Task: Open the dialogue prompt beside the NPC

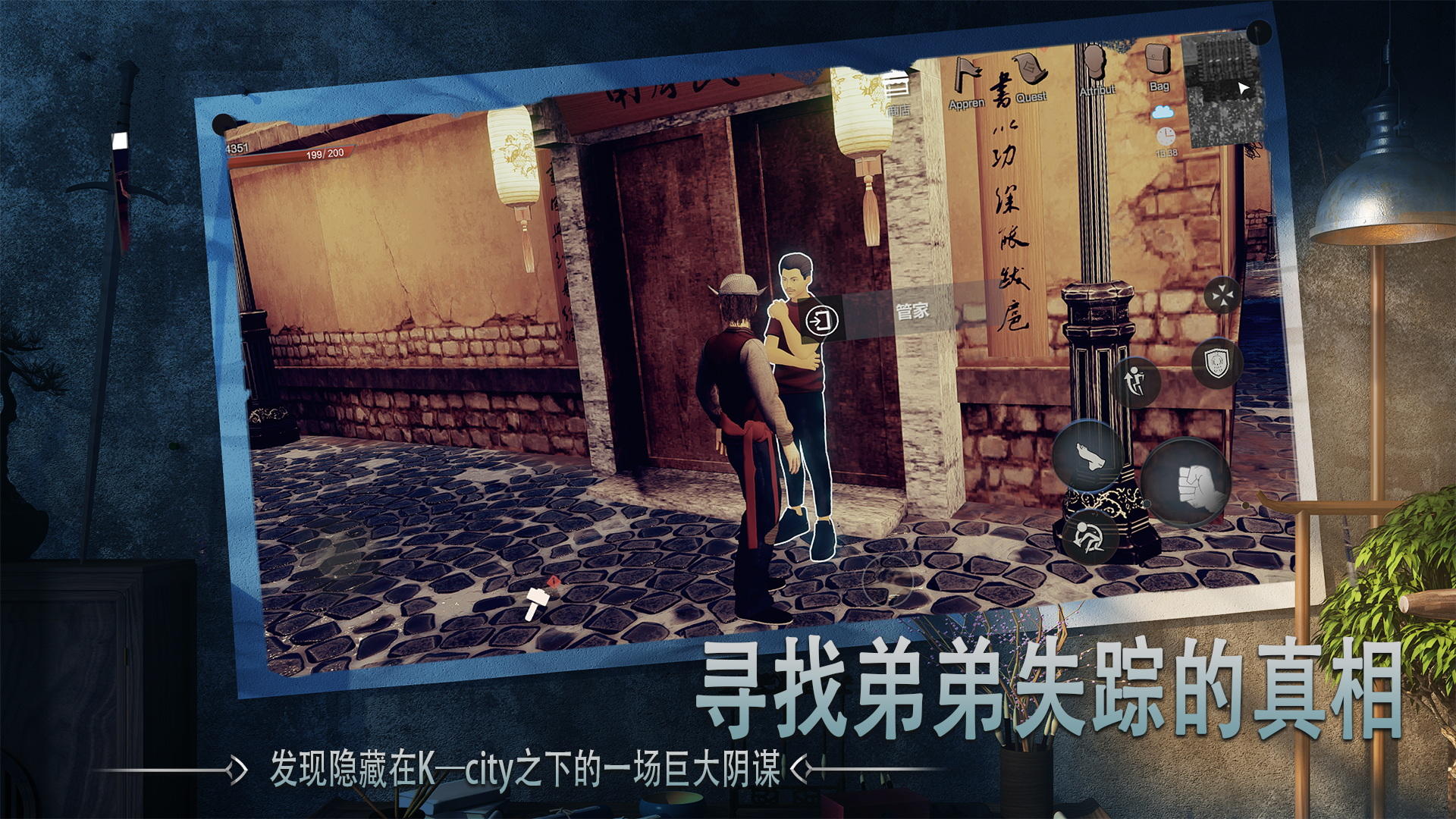Action: point(824,320)
